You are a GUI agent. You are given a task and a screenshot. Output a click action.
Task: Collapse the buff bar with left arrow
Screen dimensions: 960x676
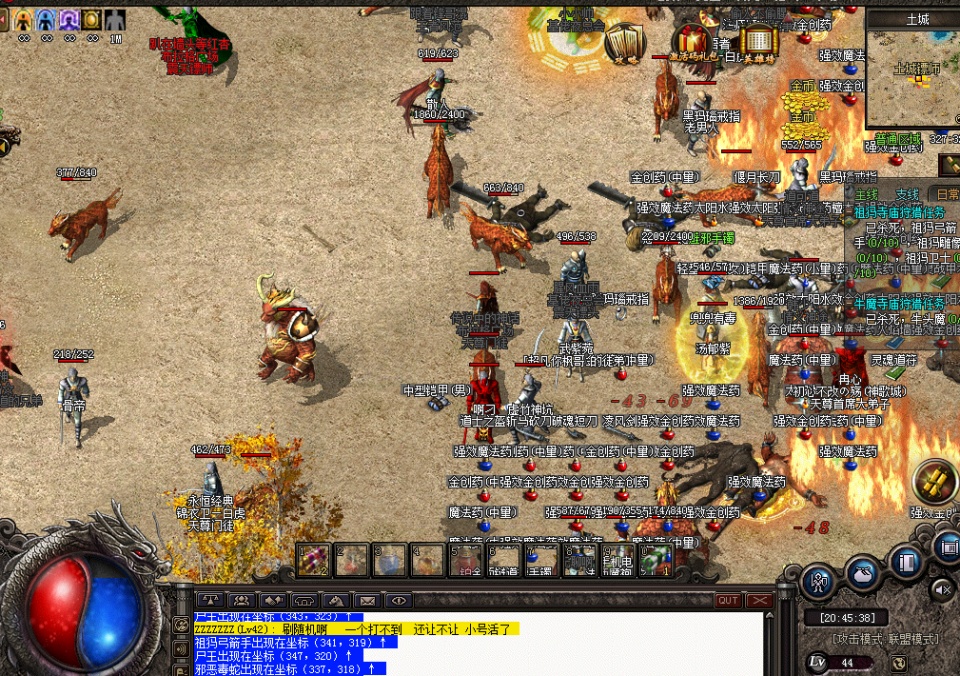point(4,19)
